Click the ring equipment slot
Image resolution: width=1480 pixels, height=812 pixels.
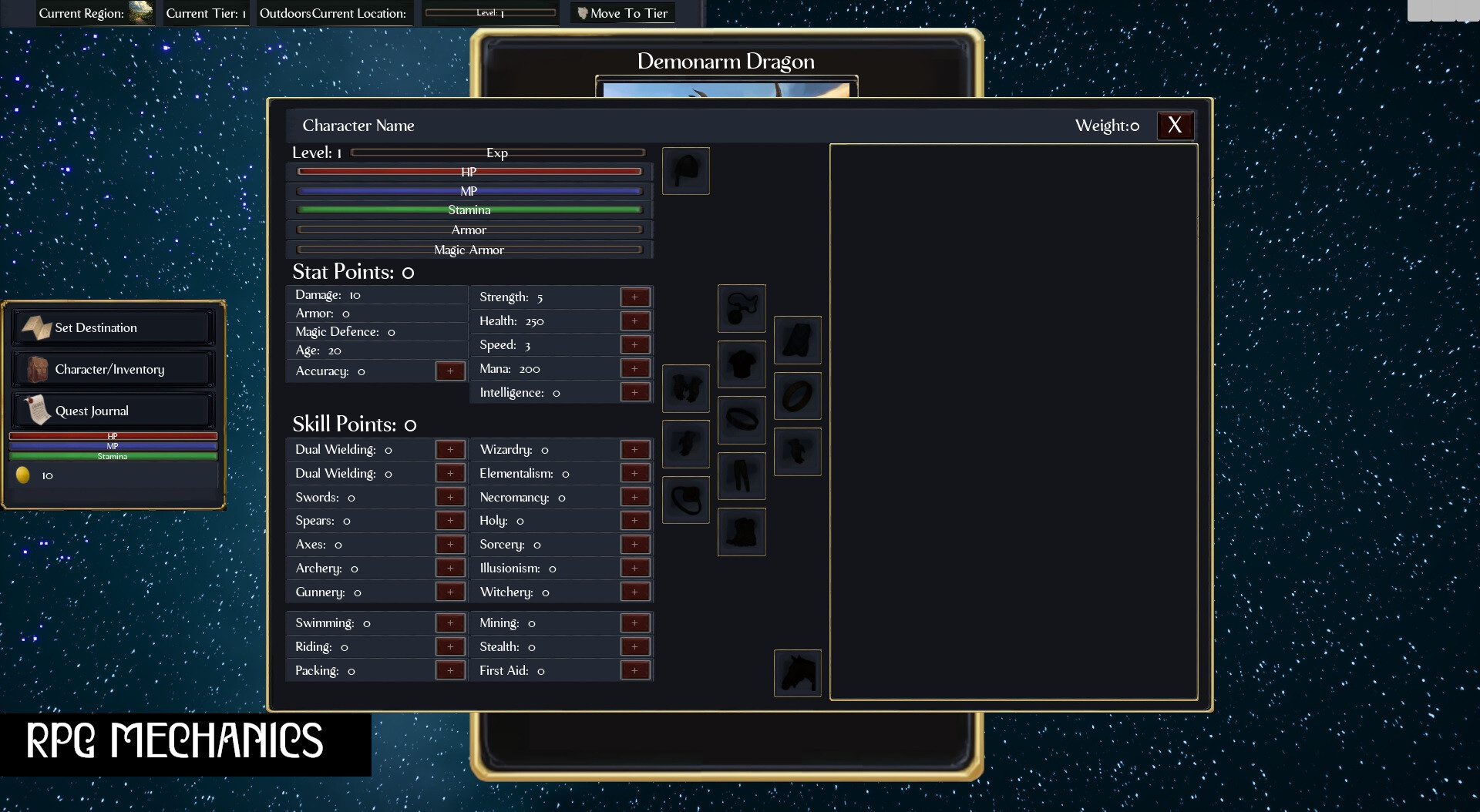pyautogui.click(x=798, y=396)
